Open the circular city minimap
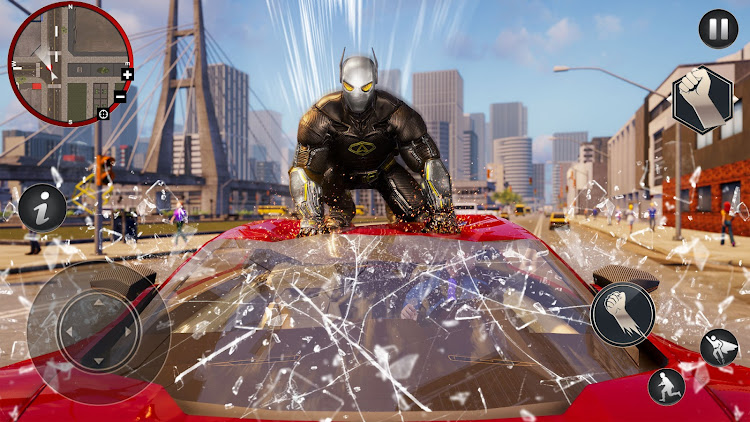Viewport: 750px width, 422px height. (69, 62)
